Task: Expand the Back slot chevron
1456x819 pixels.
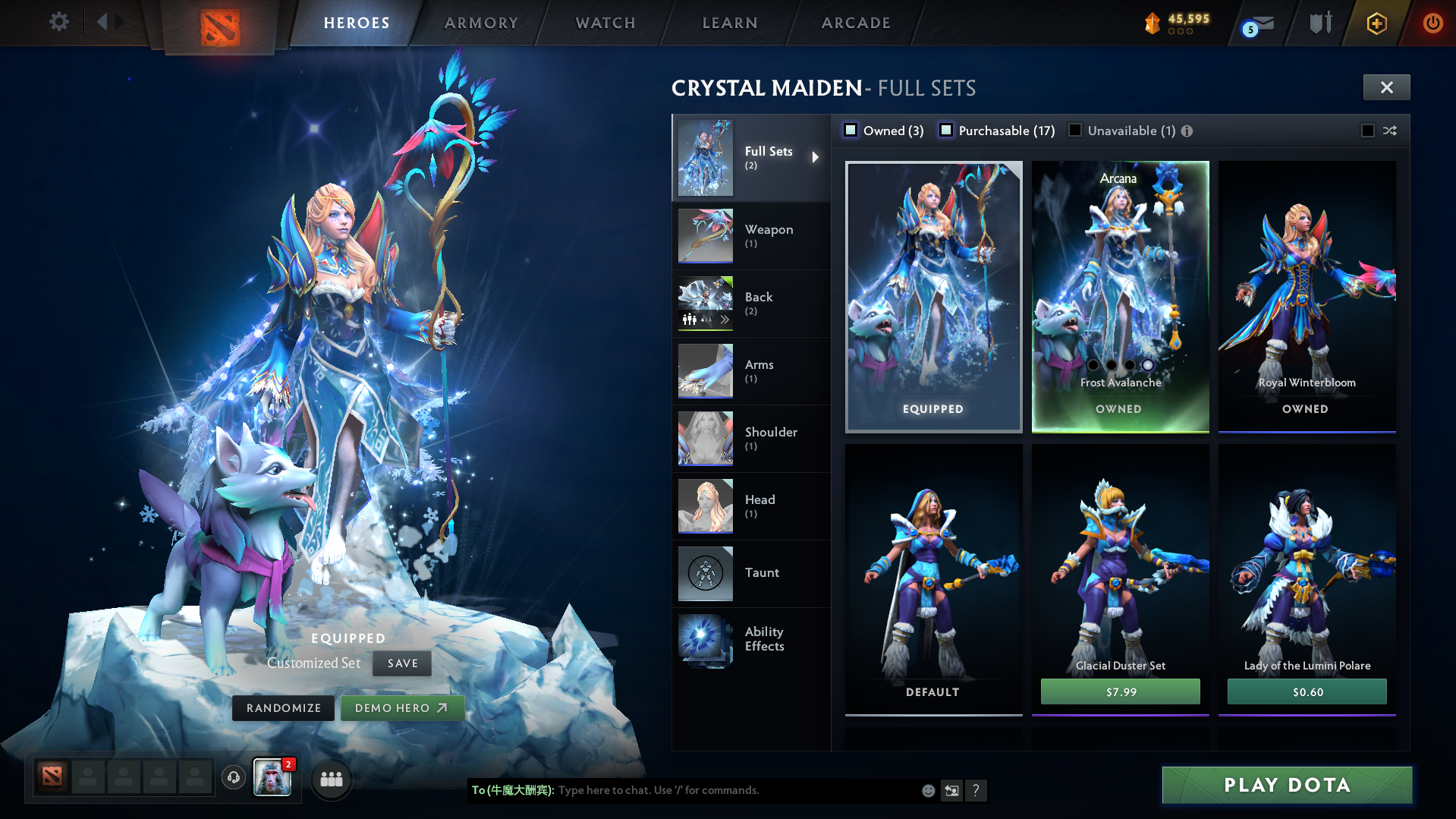Action: [725, 320]
